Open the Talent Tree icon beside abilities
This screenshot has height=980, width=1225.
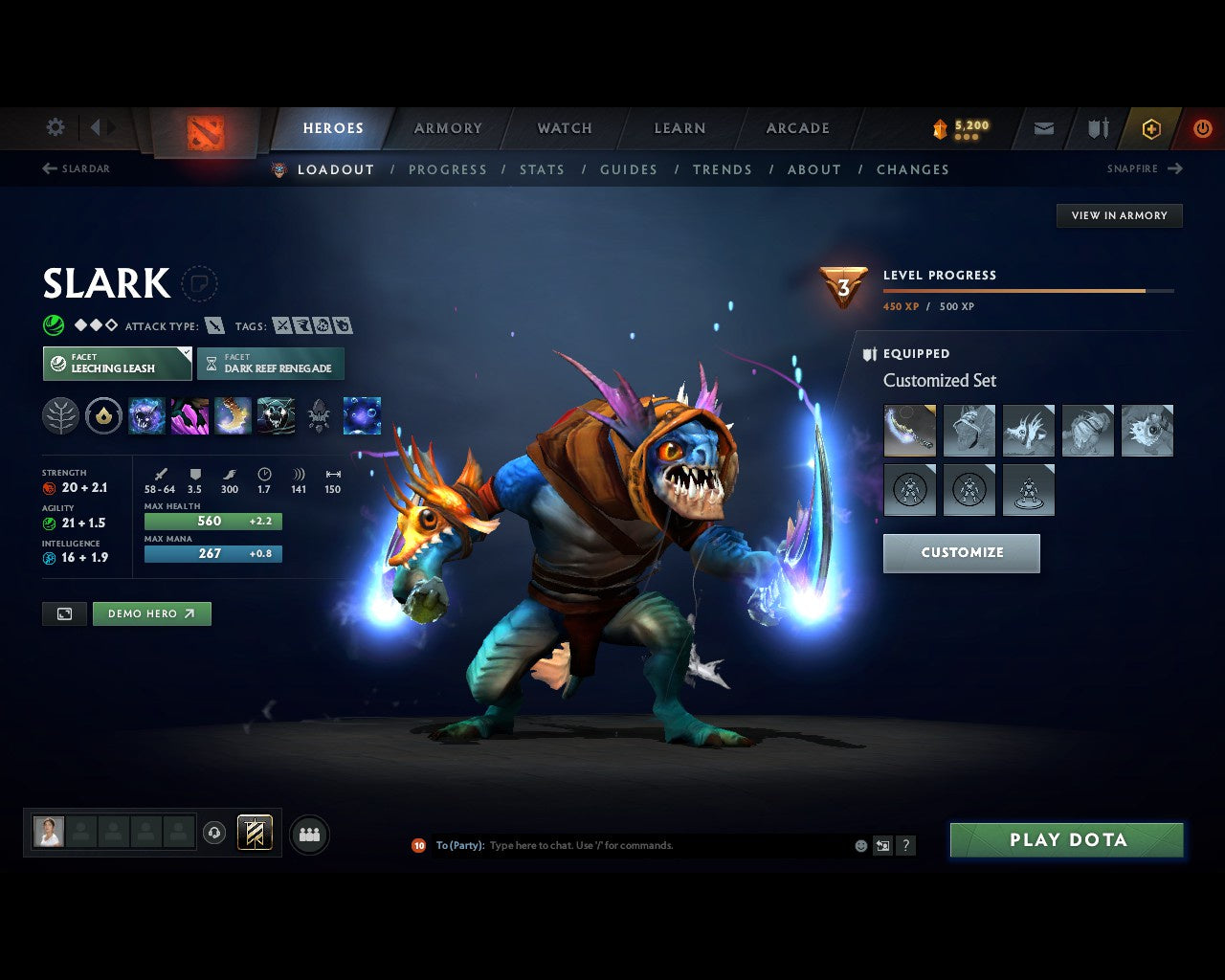(59, 414)
